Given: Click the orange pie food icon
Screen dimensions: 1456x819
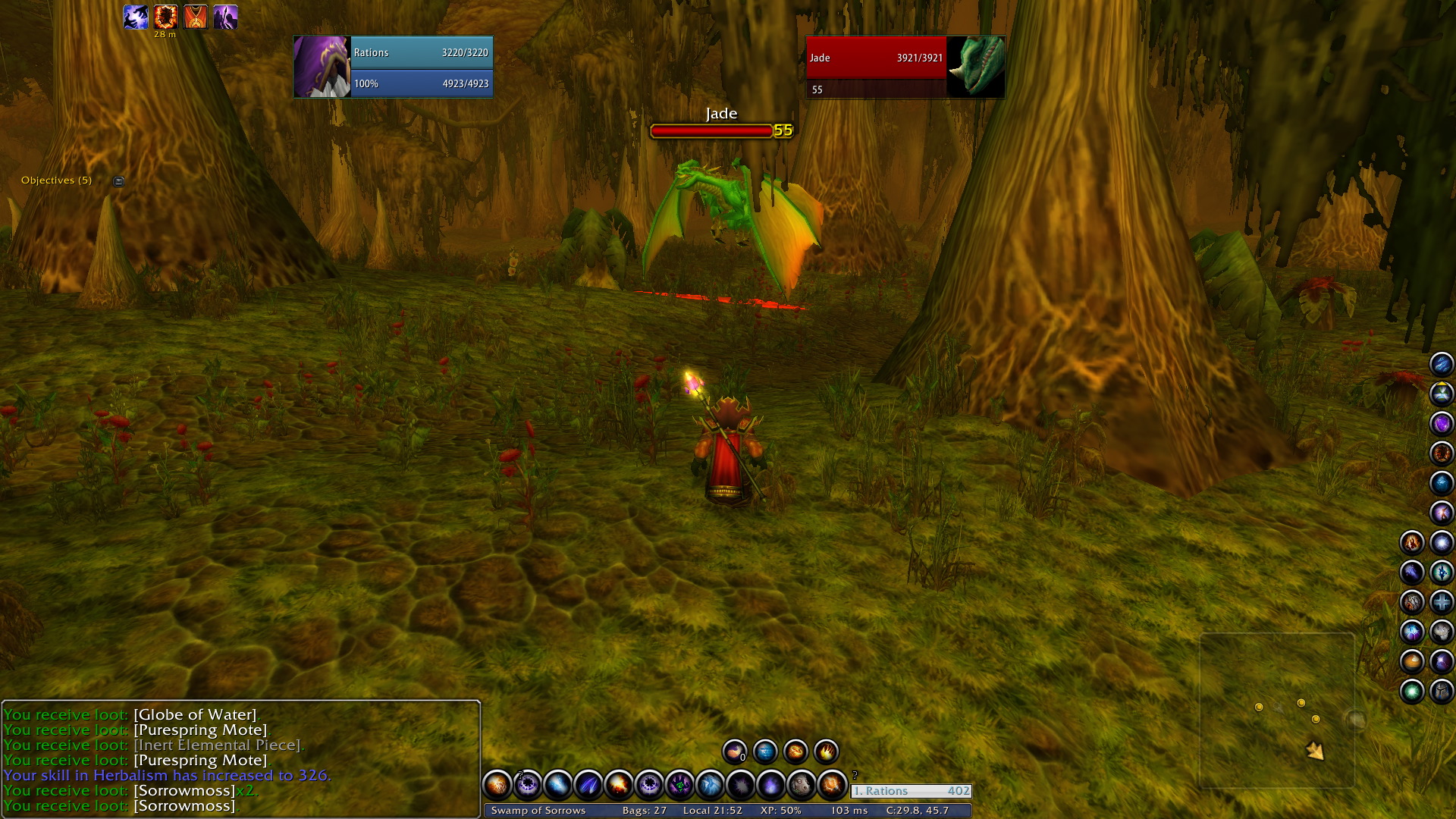Looking at the screenshot, I should [x=1412, y=662].
